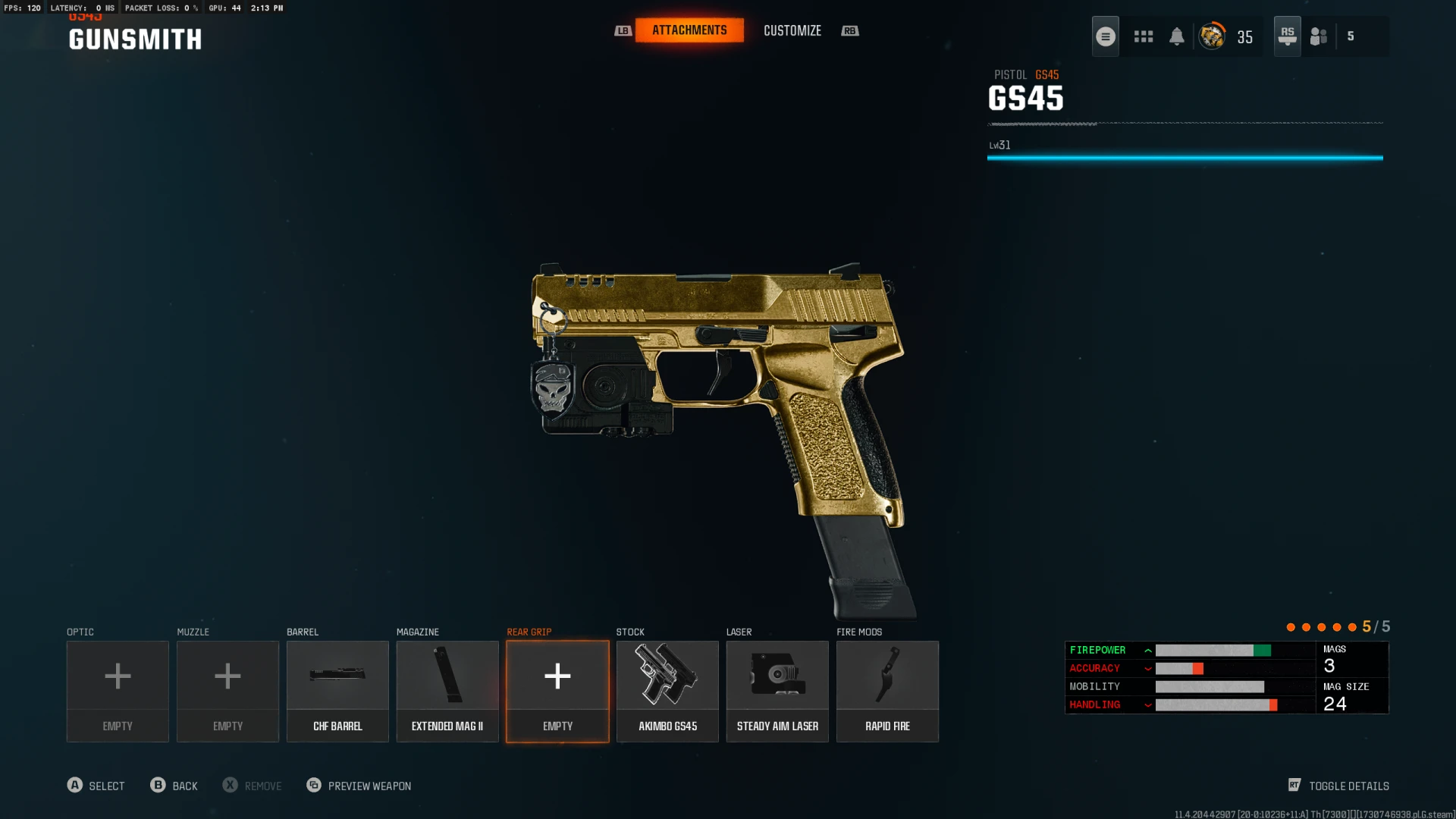Select the empty Optic slot
Image resolution: width=1456 pixels, height=819 pixels.
[118, 691]
